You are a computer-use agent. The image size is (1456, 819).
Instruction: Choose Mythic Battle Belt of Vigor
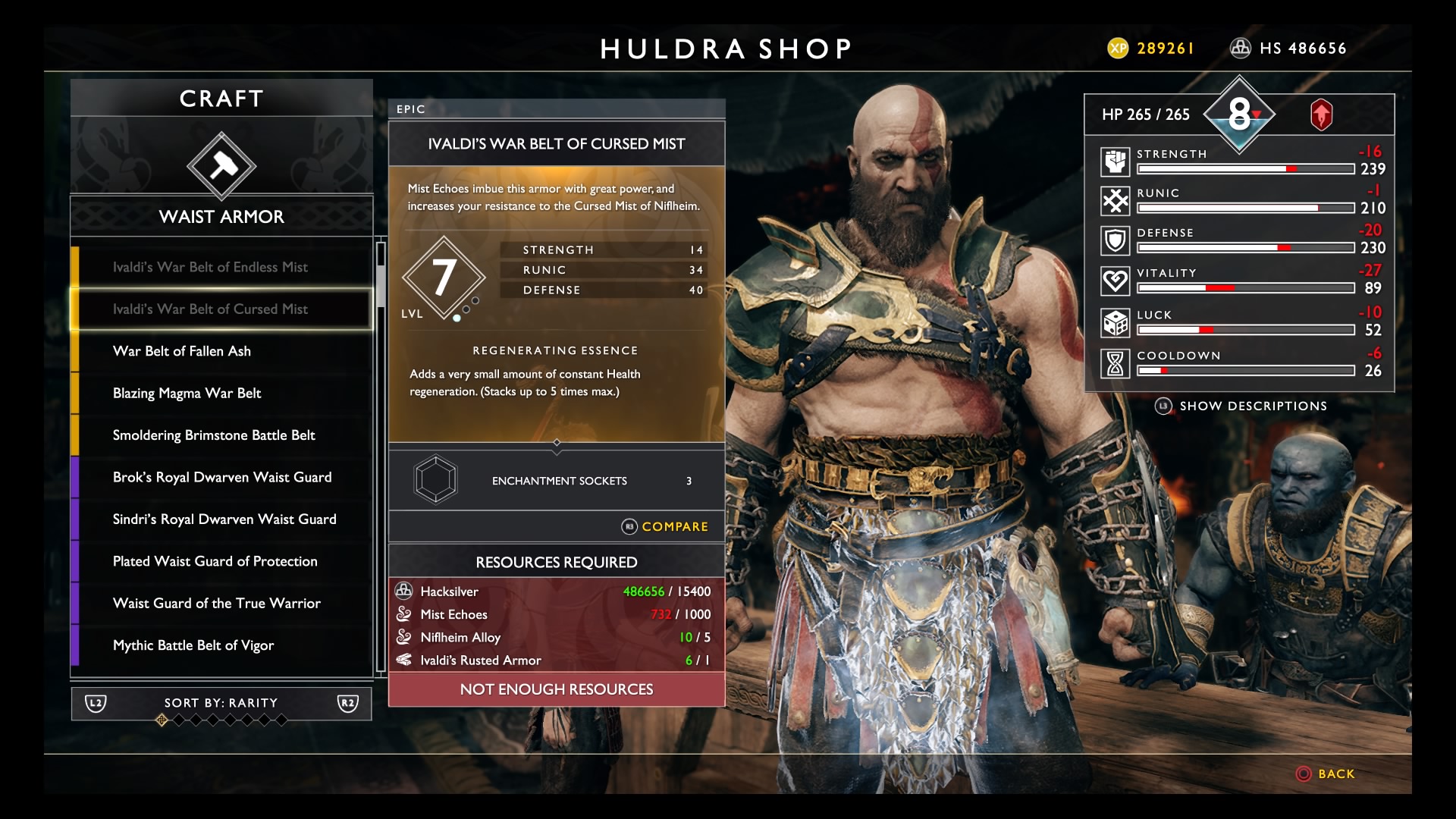tap(193, 645)
